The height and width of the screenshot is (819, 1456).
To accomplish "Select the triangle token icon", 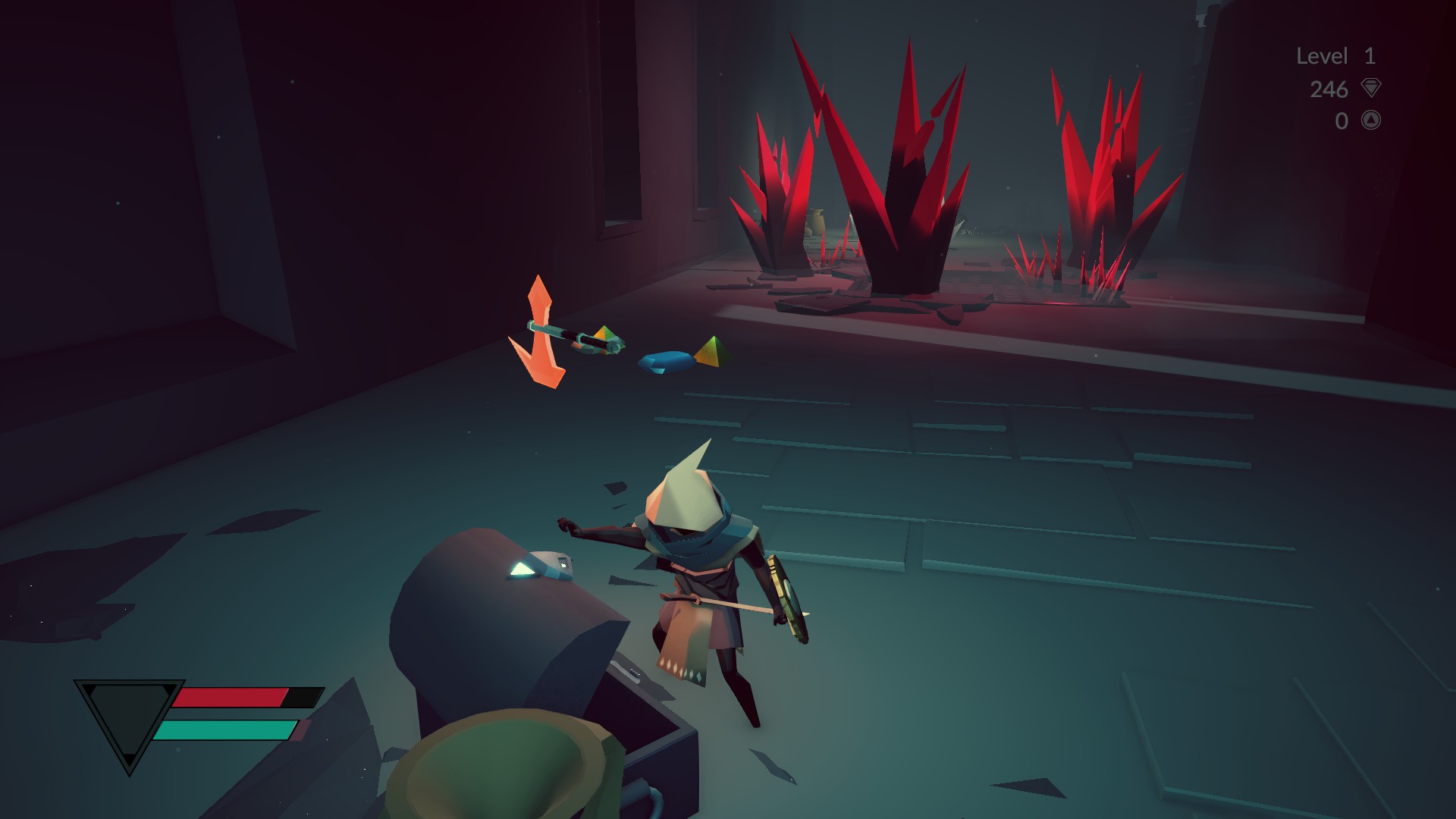I will point(1370,120).
